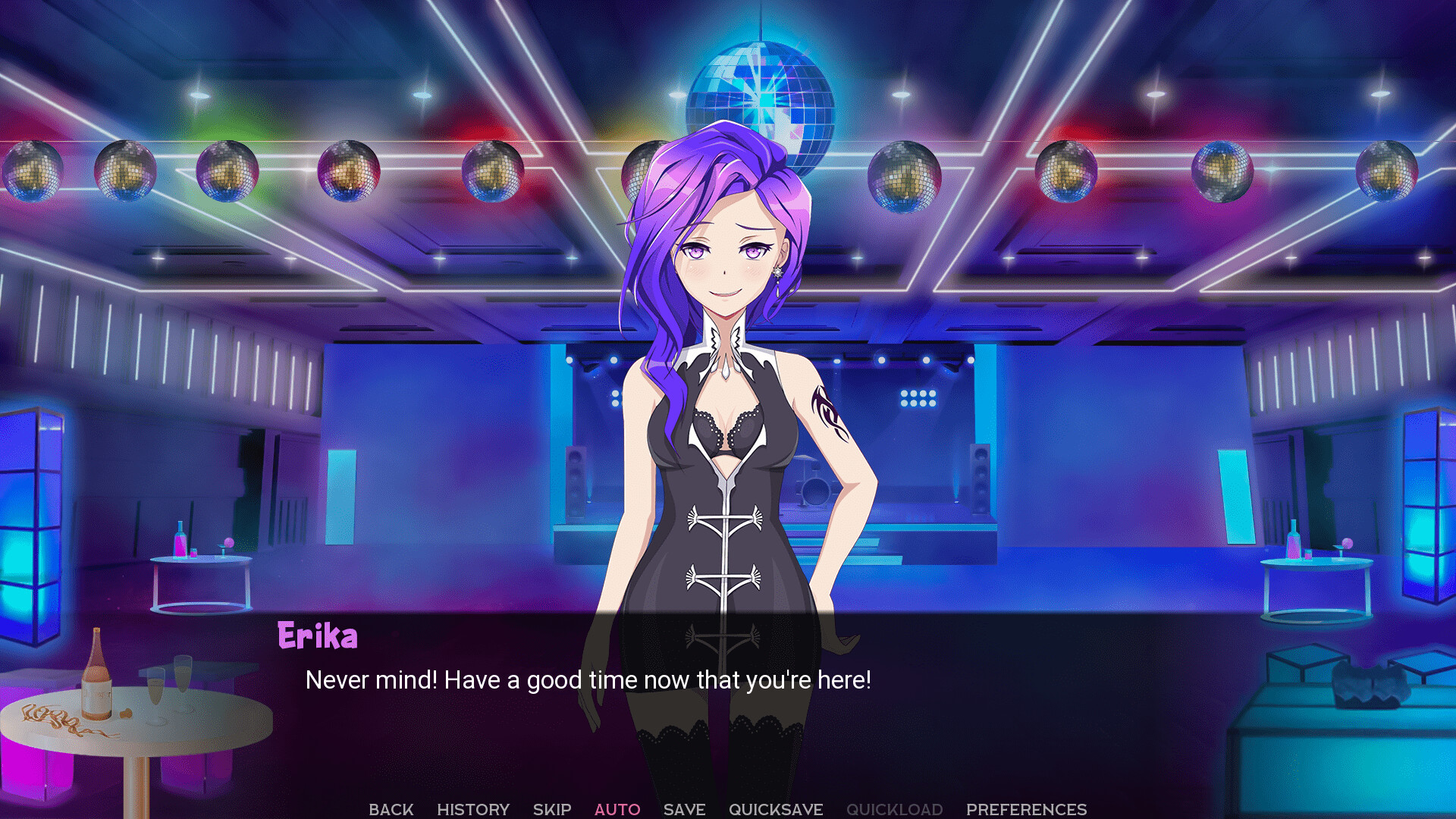This screenshot has width=1456, height=819.
Task: Disable AUTO mode by clicking it again
Action: (617, 809)
